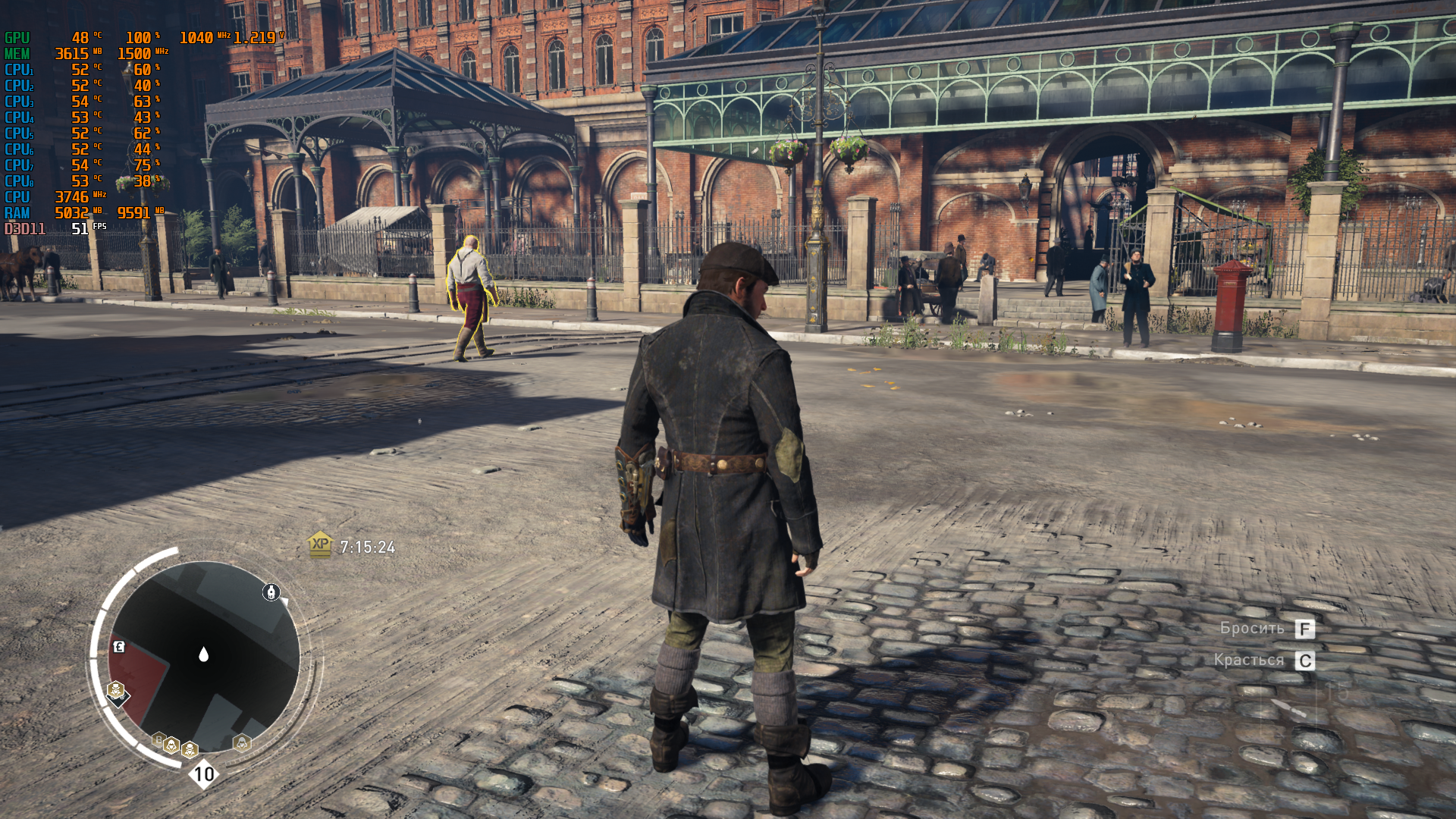
Task: Click the player level 10 diamond
Action: [203, 774]
